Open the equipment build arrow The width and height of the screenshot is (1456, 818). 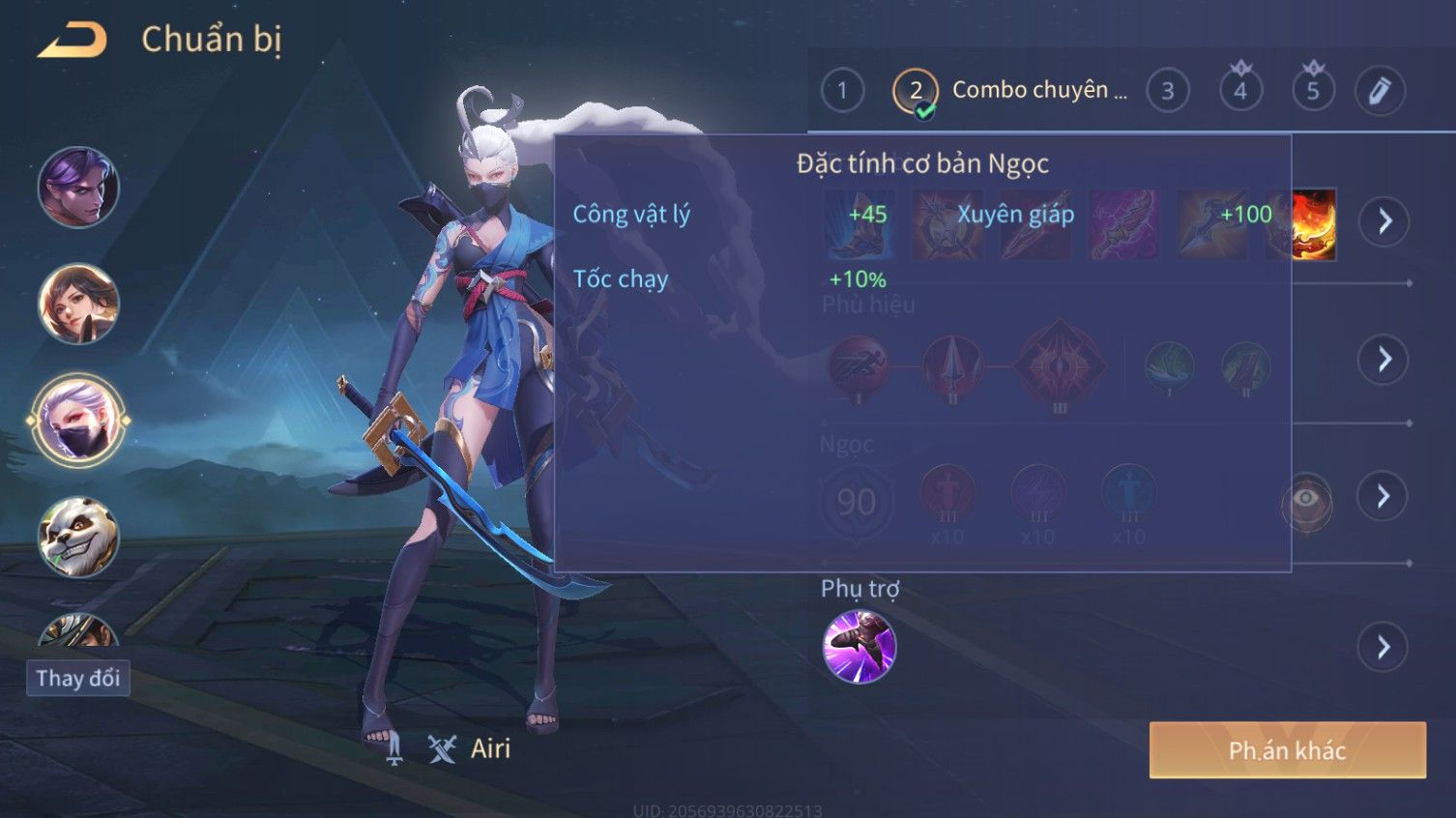[x=1383, y=221]
